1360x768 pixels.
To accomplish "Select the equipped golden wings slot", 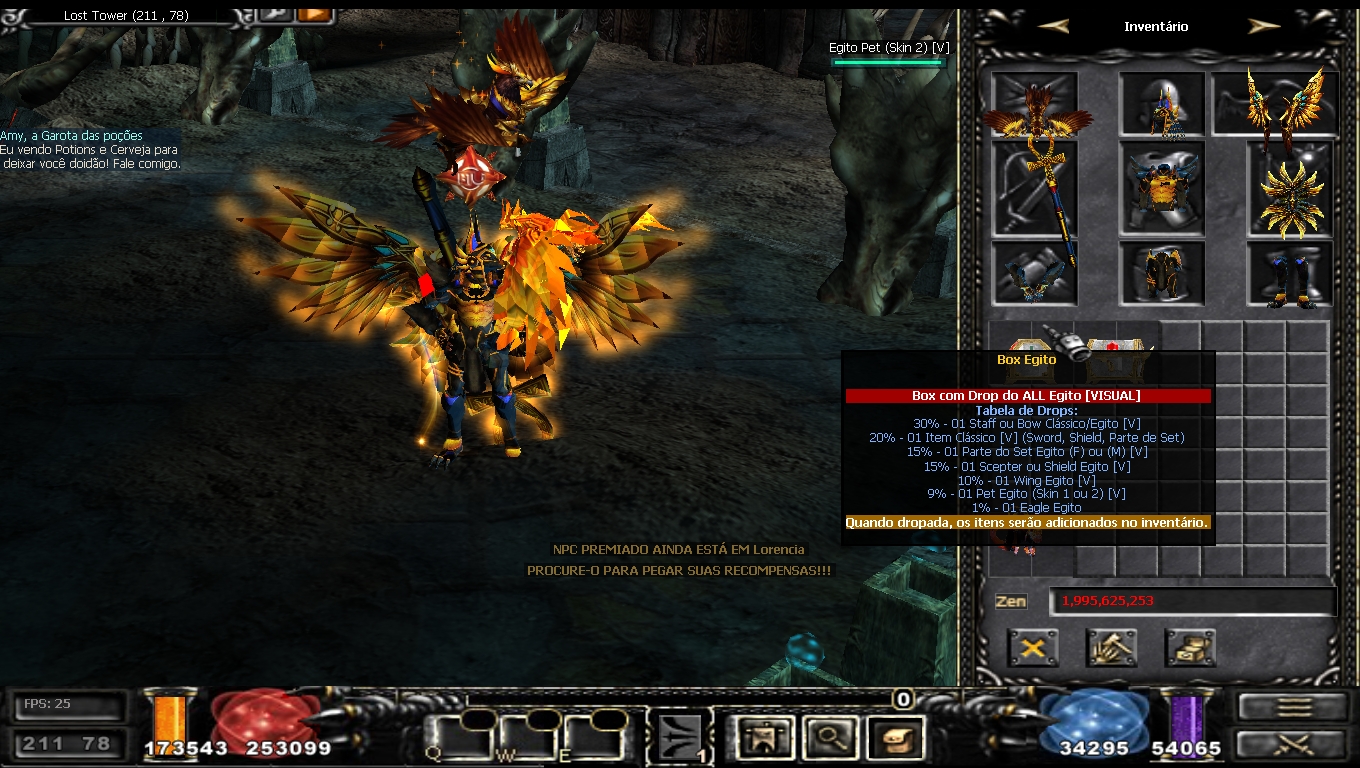I will 1276,104.
